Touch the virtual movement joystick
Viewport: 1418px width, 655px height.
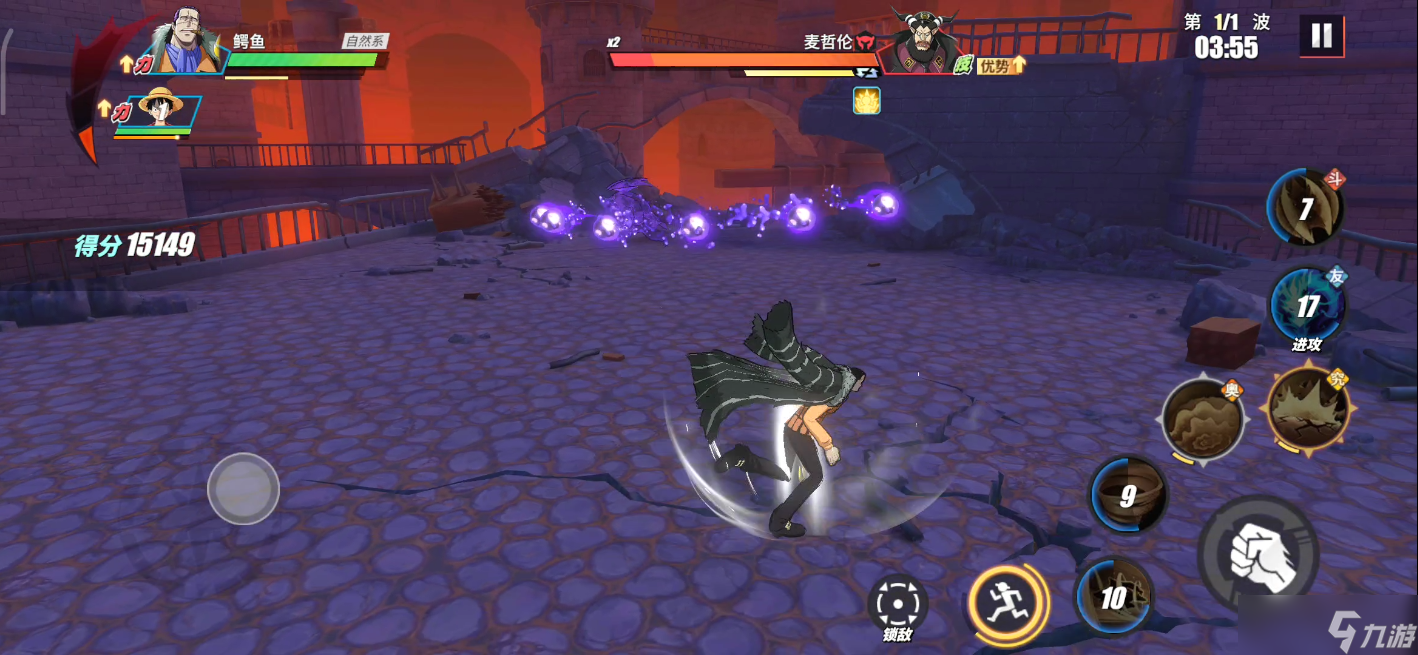coord(243,489)
